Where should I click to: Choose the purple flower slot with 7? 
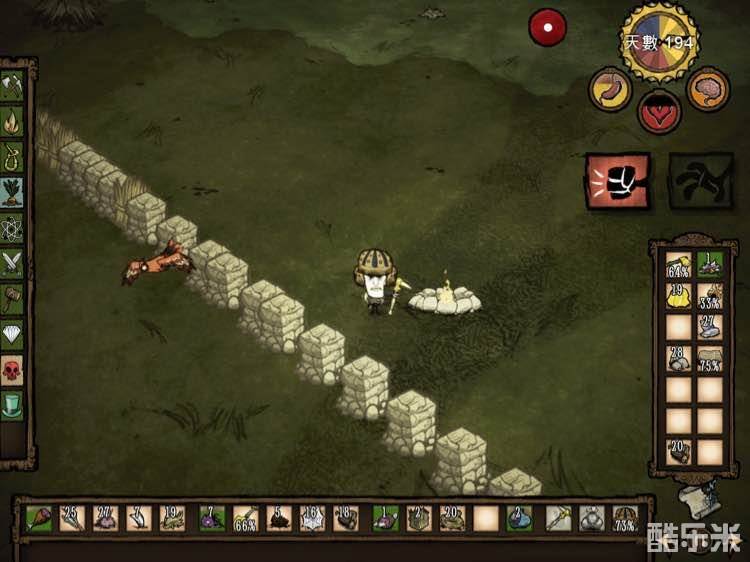(x=211, y=518)
